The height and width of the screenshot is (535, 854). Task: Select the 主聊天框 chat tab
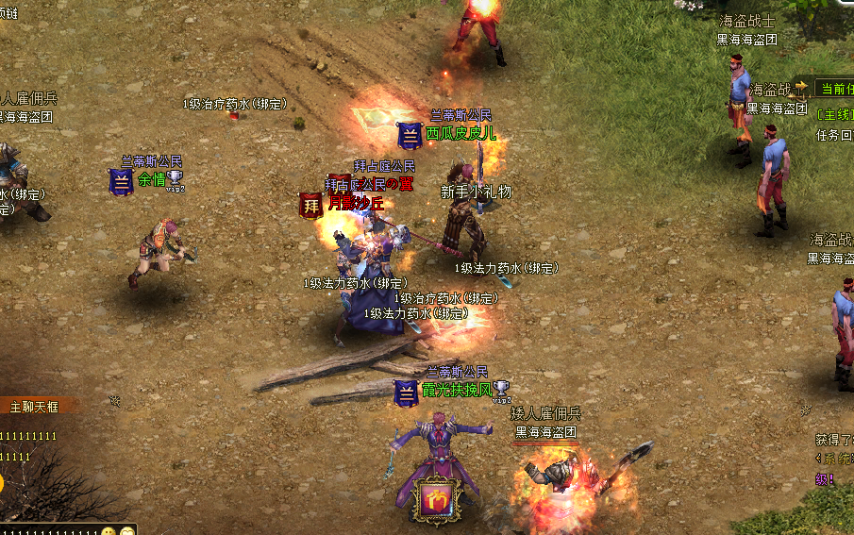(36, 407)
